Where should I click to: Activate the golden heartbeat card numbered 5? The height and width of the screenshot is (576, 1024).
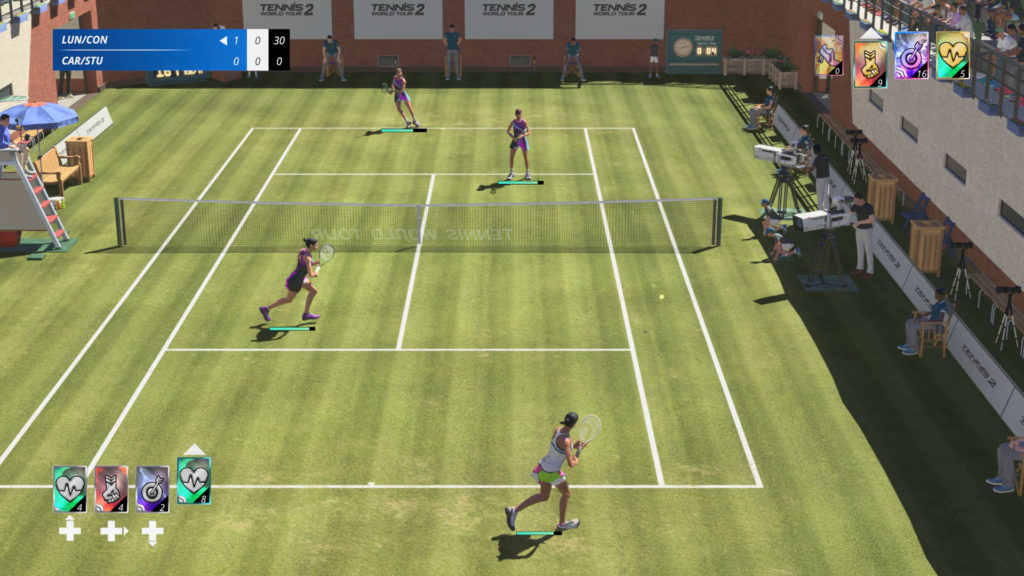point(952,55)
